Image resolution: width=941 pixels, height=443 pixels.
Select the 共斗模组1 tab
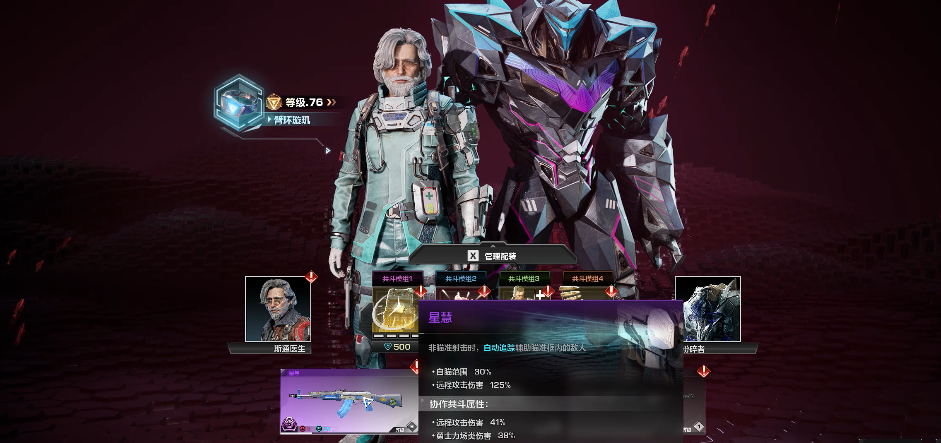coord(399,278)
